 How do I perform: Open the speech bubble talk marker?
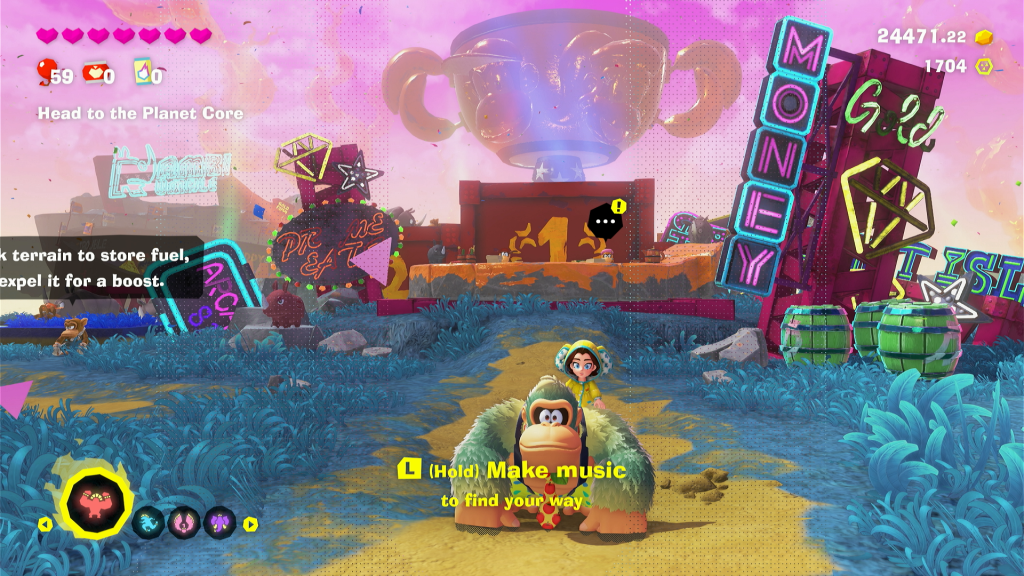(604, 221)
